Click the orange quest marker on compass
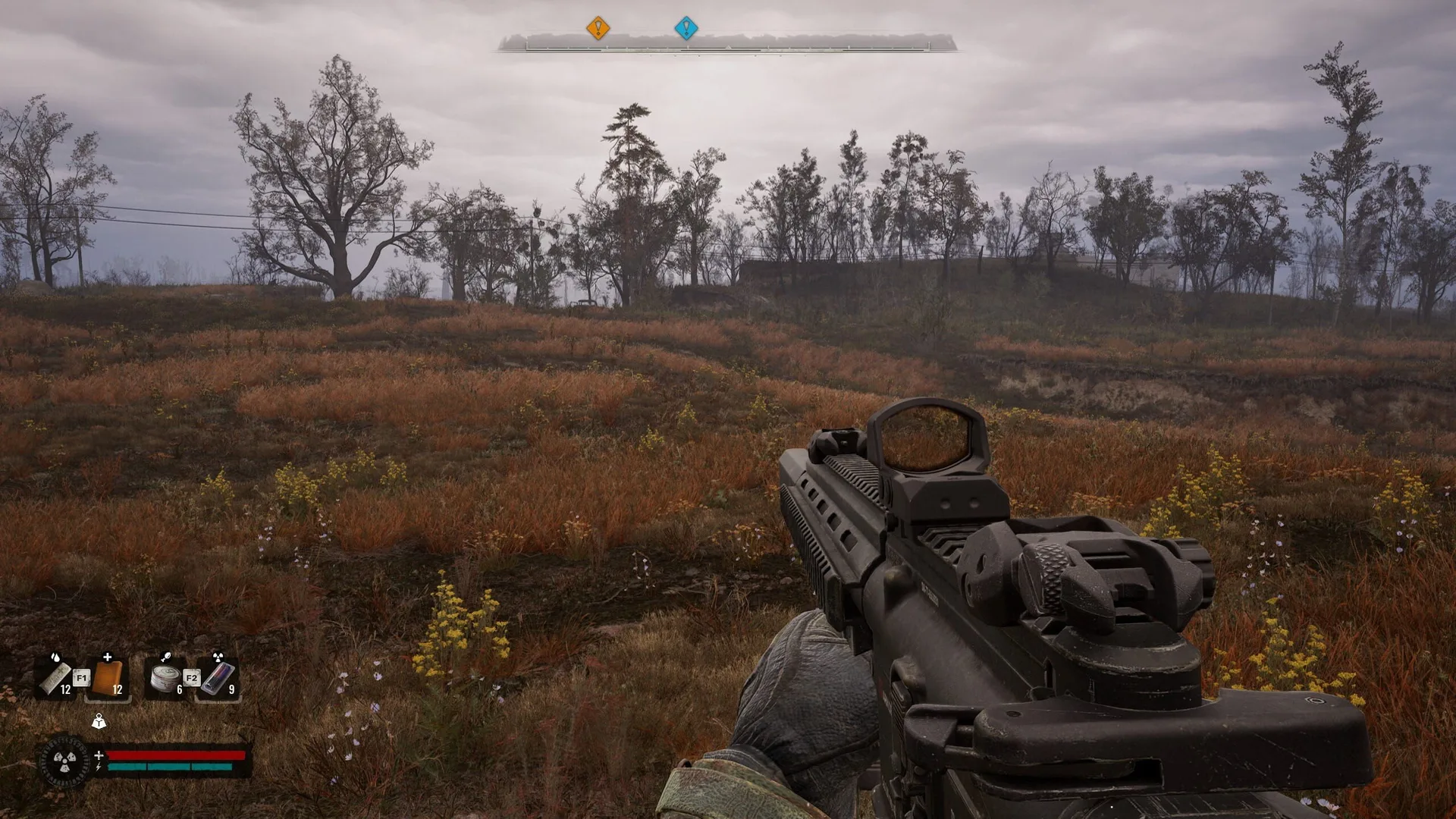The image size is (1456, 819). coord(598,29)
